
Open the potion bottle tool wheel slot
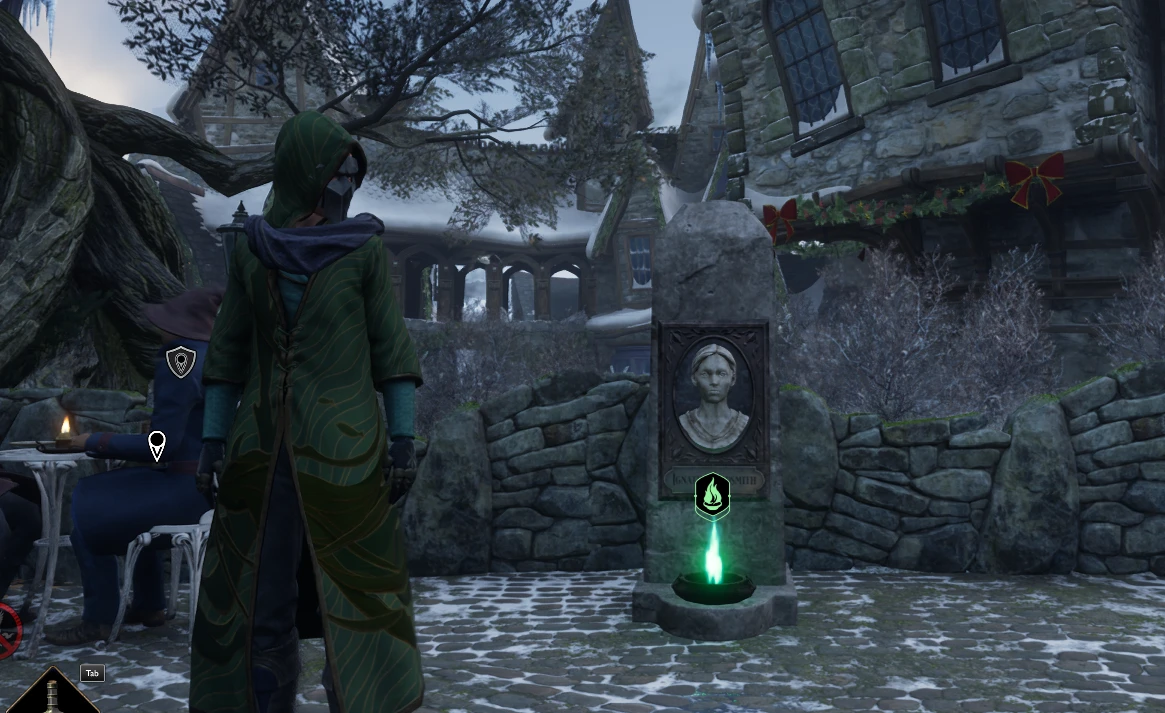tap(50, 694)
